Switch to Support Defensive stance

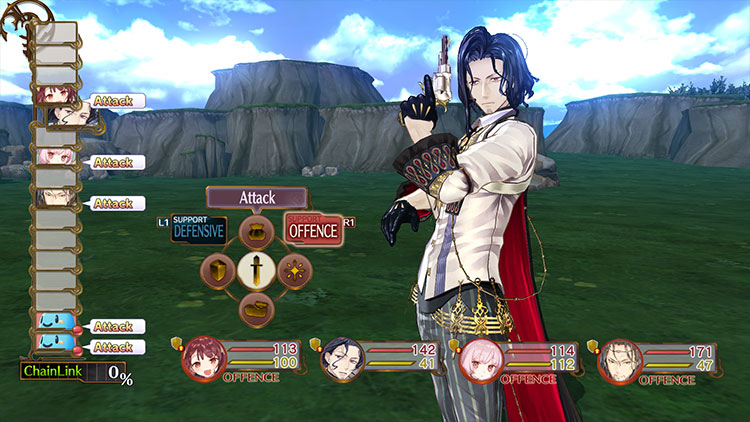(x=199, y=229)
